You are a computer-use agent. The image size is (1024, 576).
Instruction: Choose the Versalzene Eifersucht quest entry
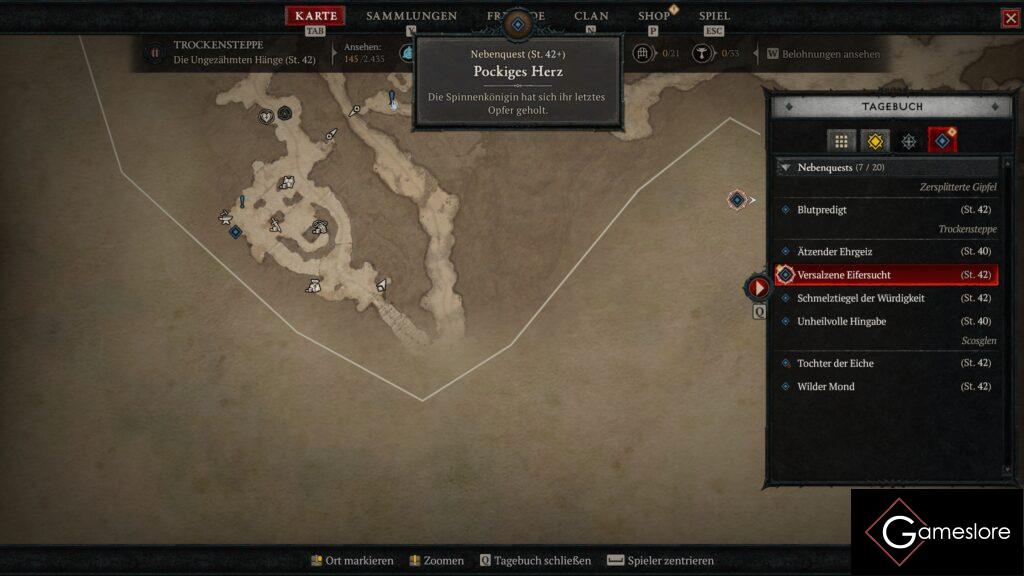click(x=844, y=275)
